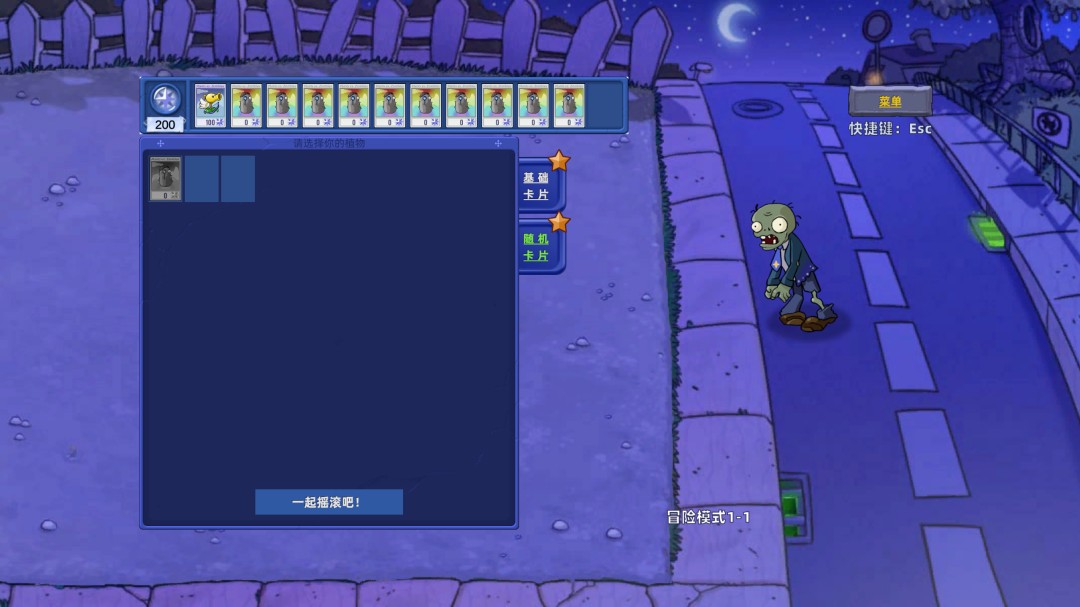
Task: Switch to the 基础卡片 tab
Action: [x=537, y=186]
